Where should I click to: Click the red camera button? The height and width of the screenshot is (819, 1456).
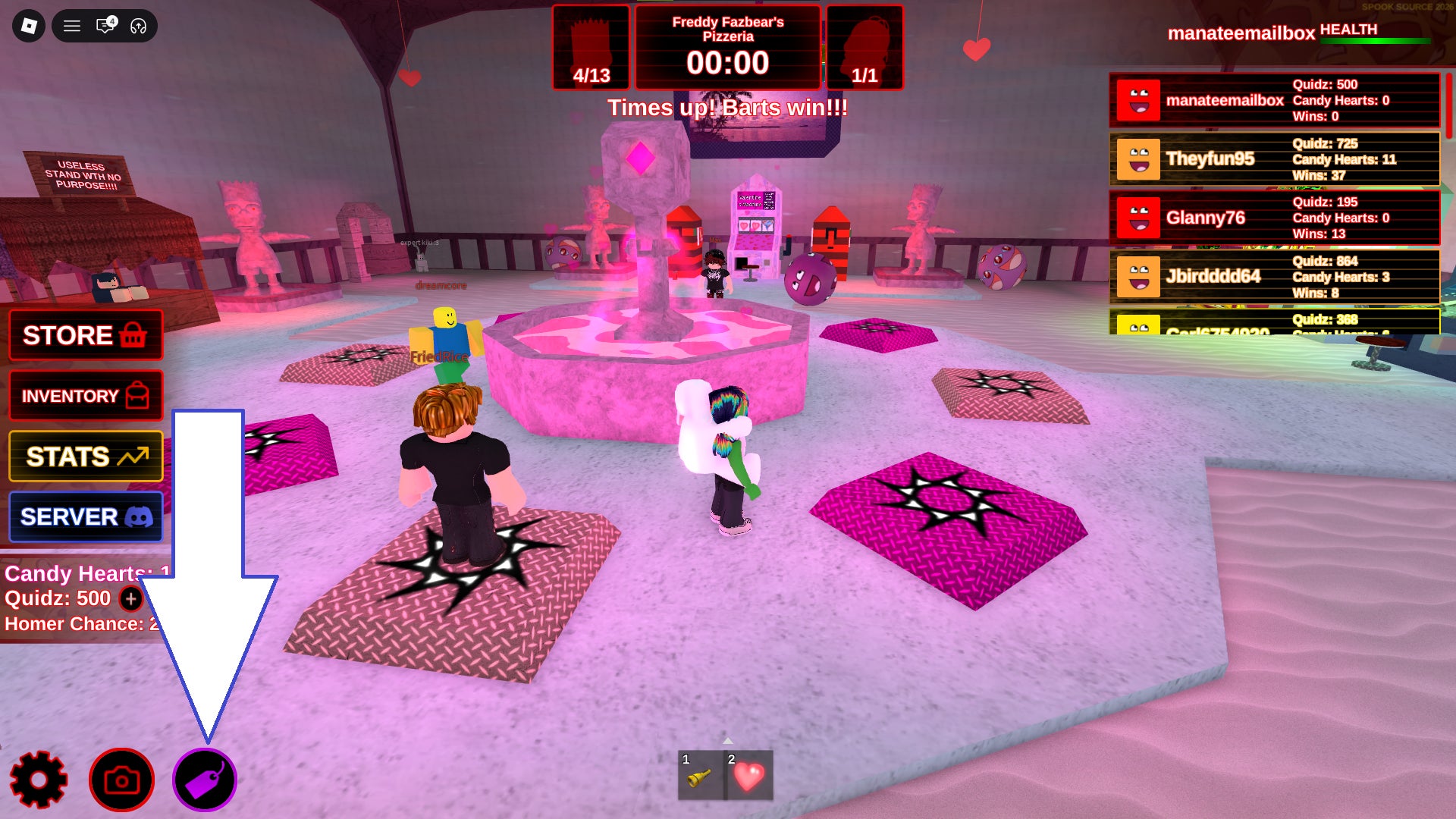[x=121, y=780]
